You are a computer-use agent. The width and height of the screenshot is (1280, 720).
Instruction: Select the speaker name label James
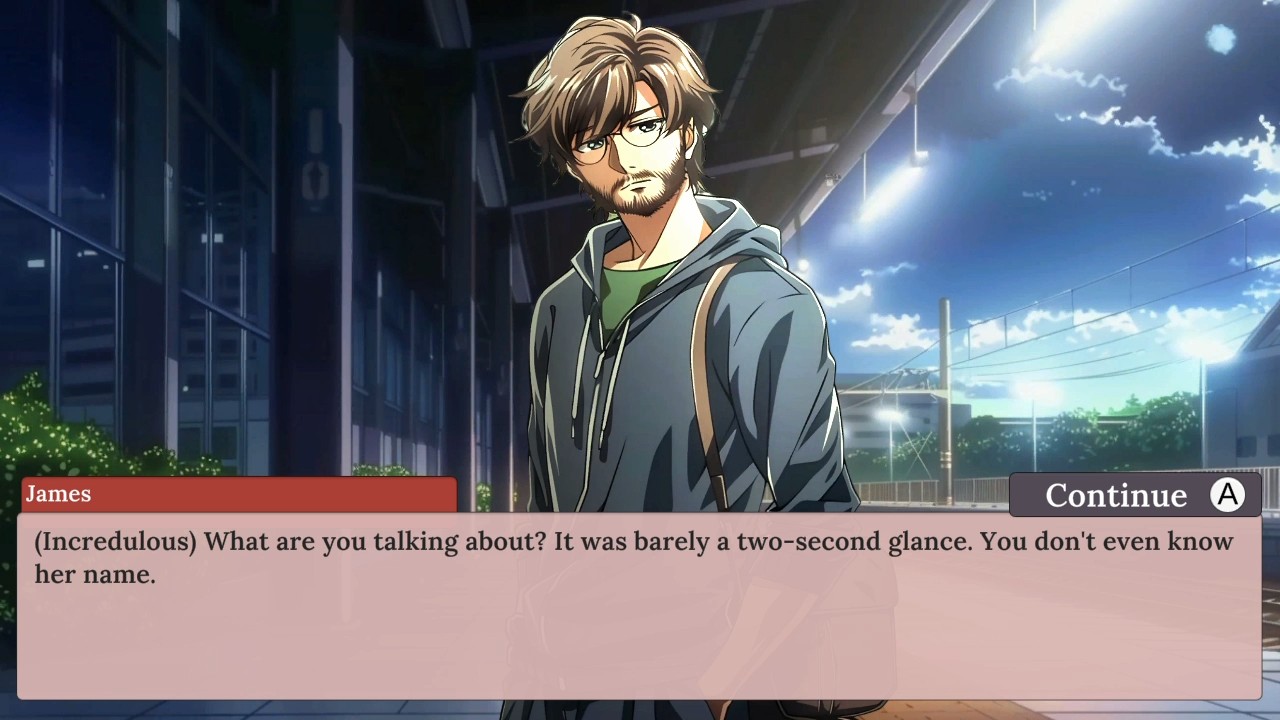[58, 494]
